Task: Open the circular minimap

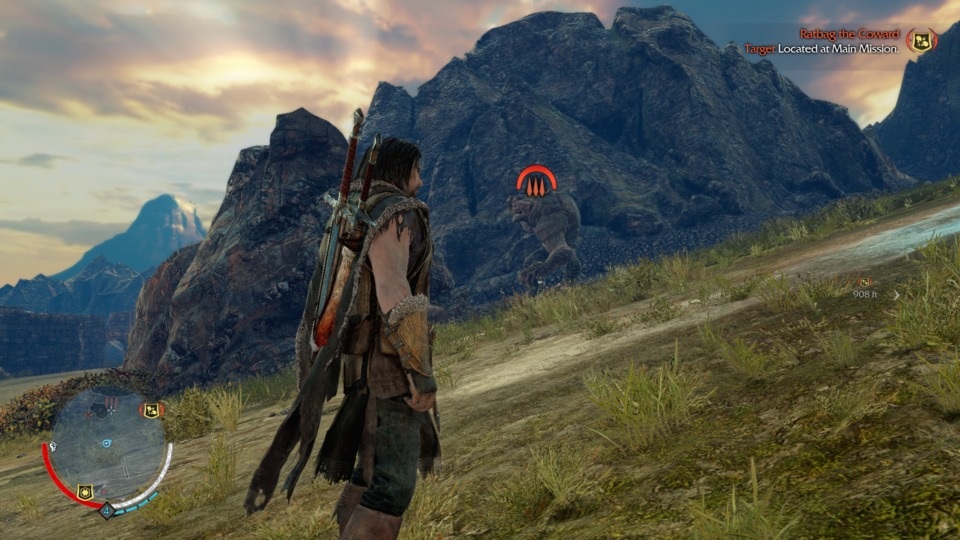Action: pyautogui.click(x=106, y=445)
